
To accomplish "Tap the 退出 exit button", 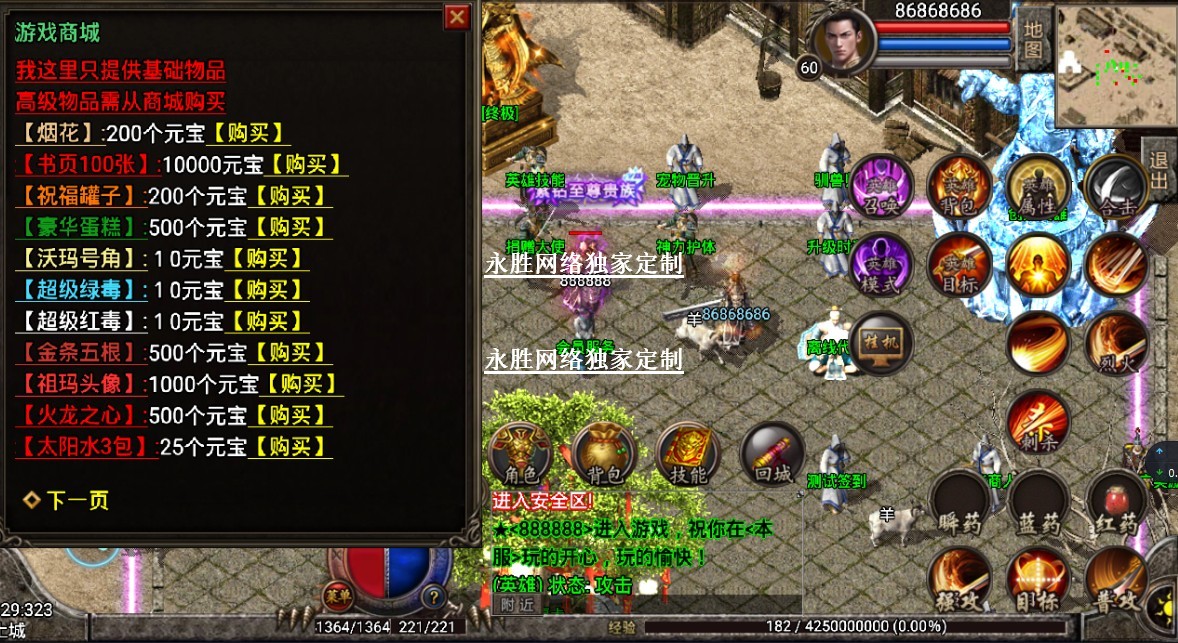I will click(x=1159, y=168).
